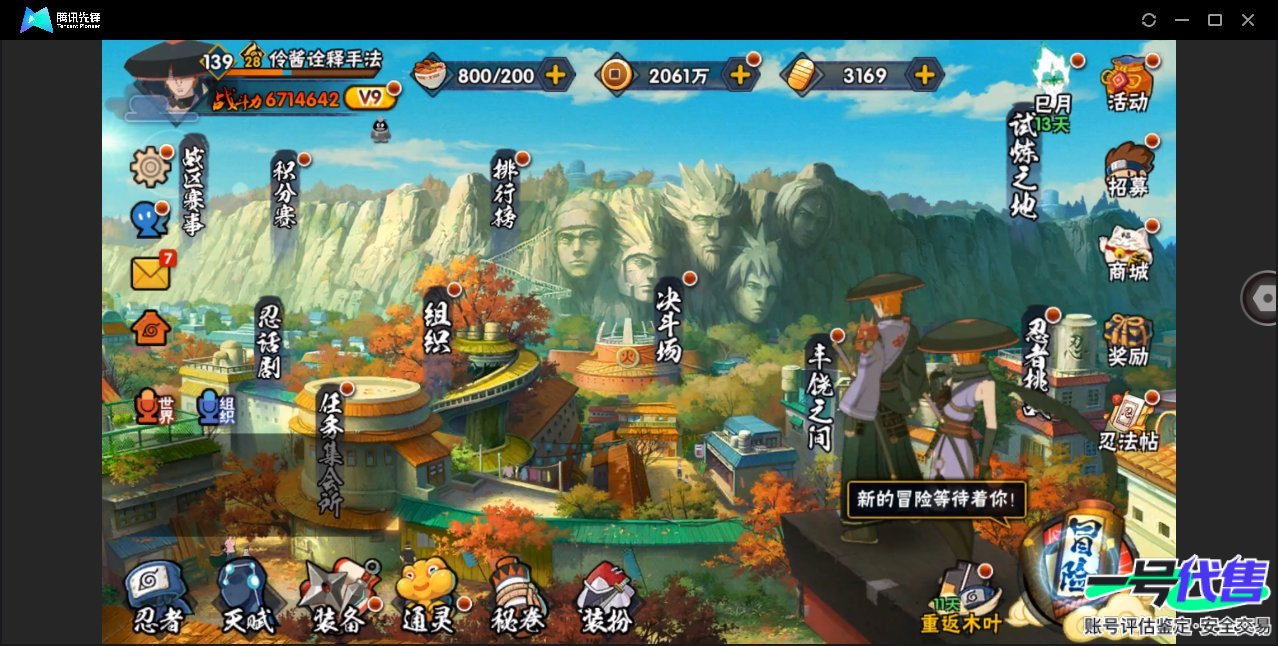Open the 重返木叶 return event
The width and height of the screenshot is (1278, 646).
[x=961, y=602]
